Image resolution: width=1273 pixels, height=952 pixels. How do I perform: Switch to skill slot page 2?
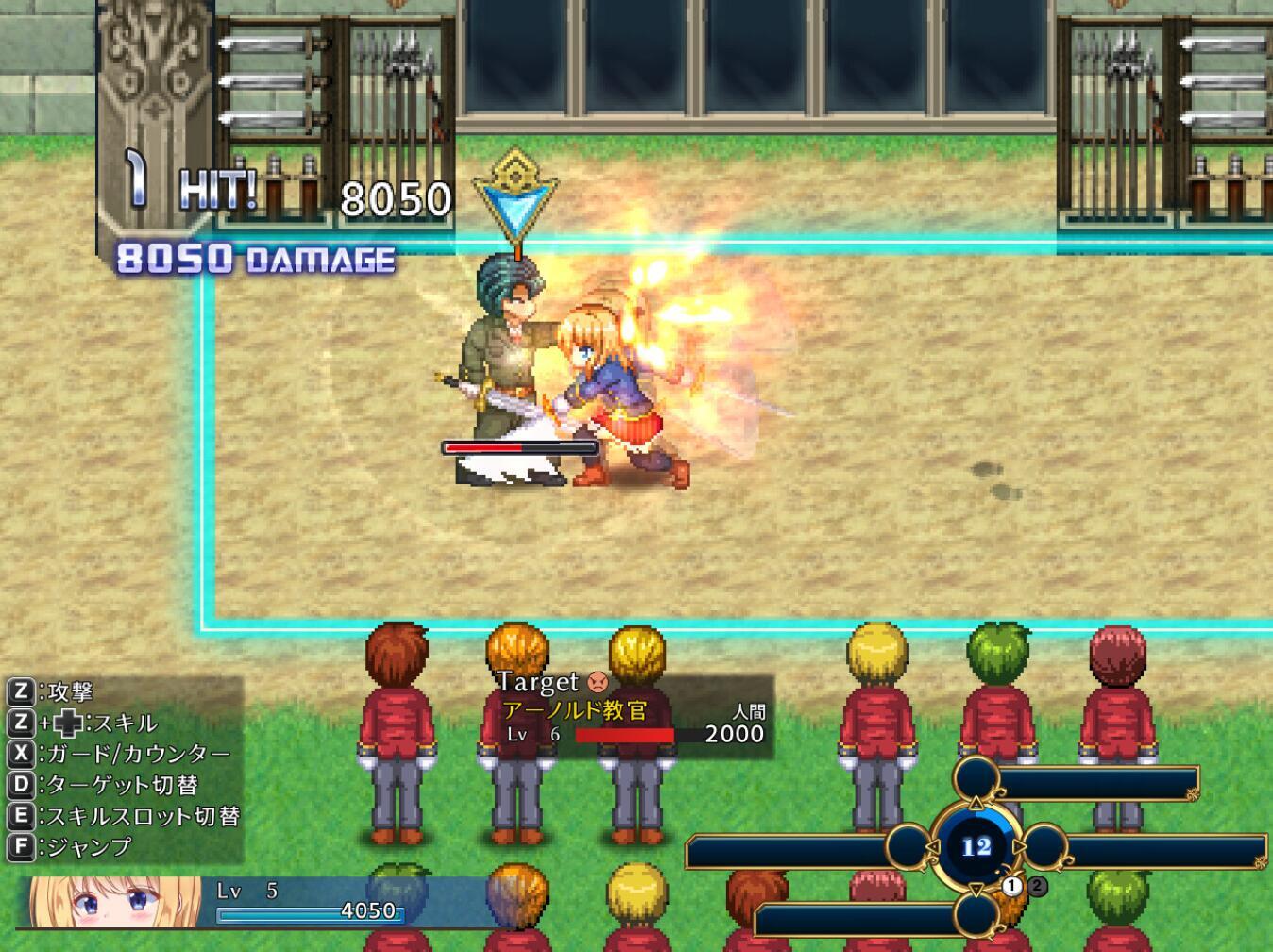pos(1037,886)
